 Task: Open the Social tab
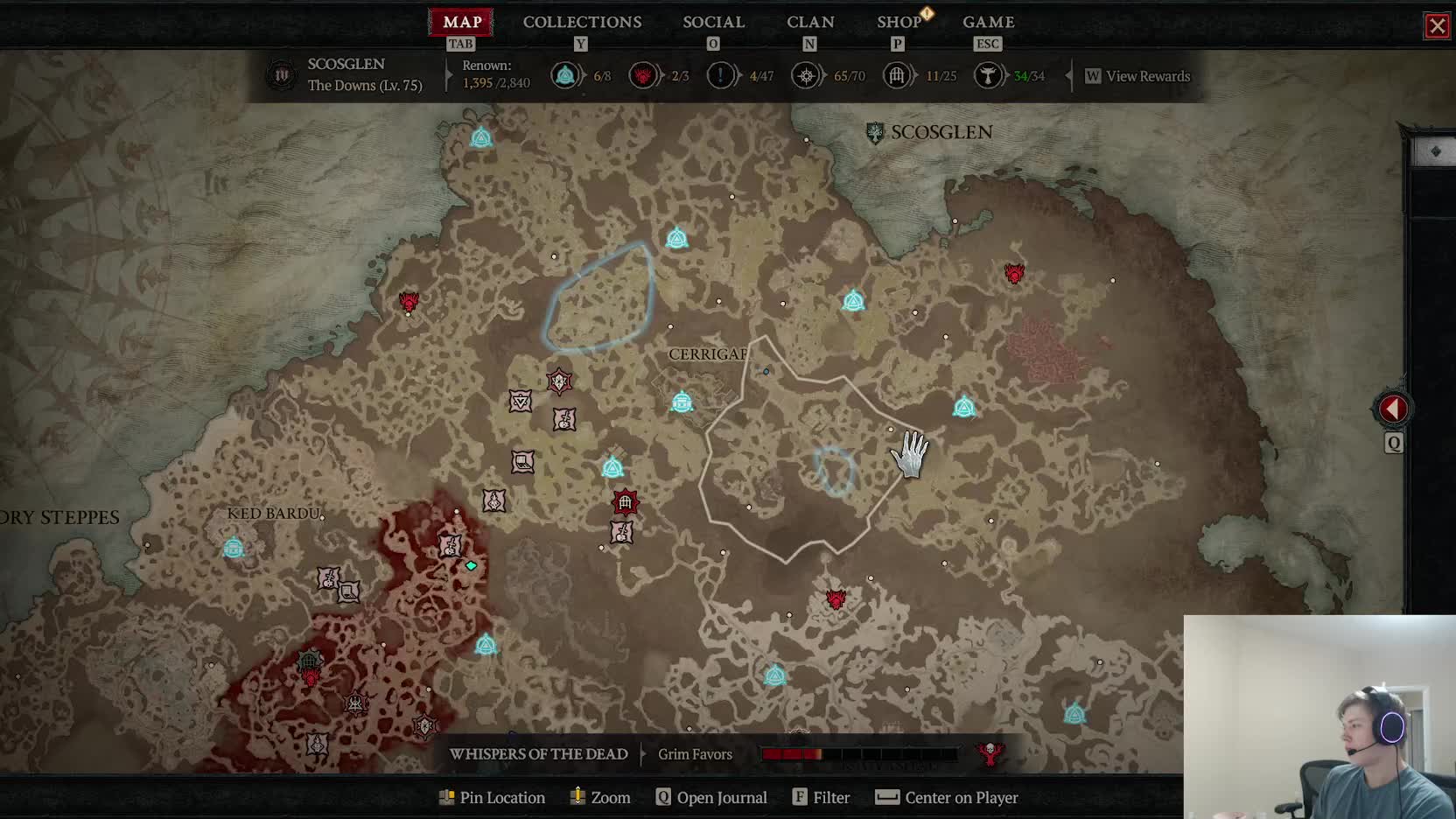[x=713, y=22]
